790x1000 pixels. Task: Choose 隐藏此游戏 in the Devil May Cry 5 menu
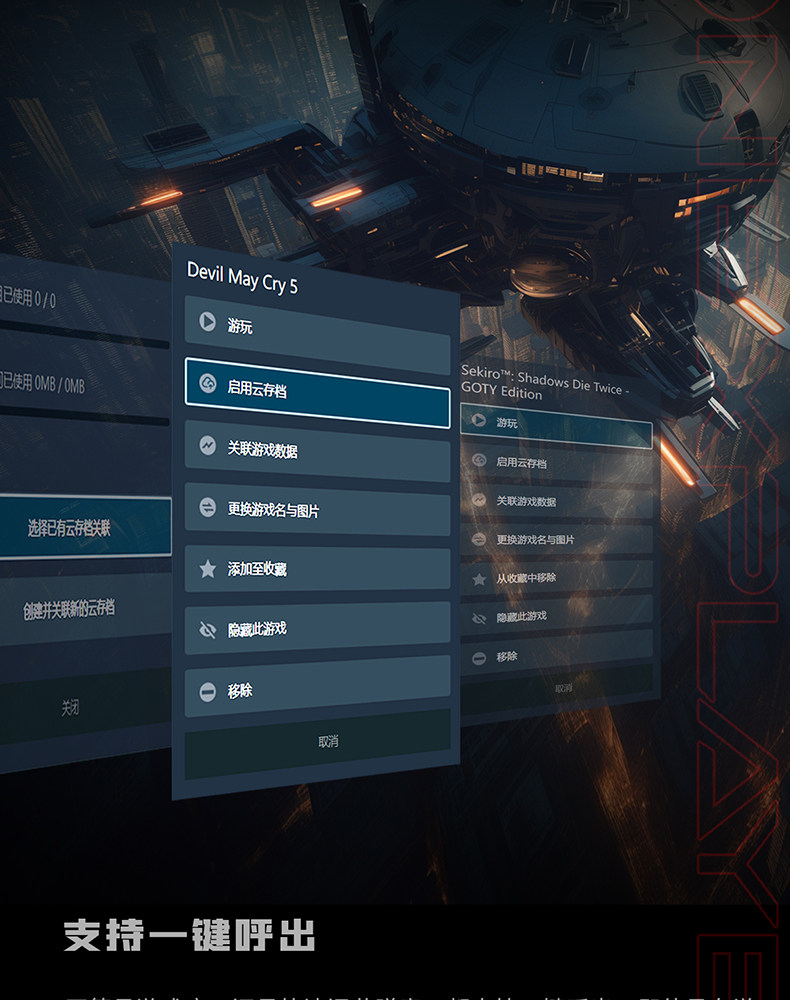[x=317, y=629]
